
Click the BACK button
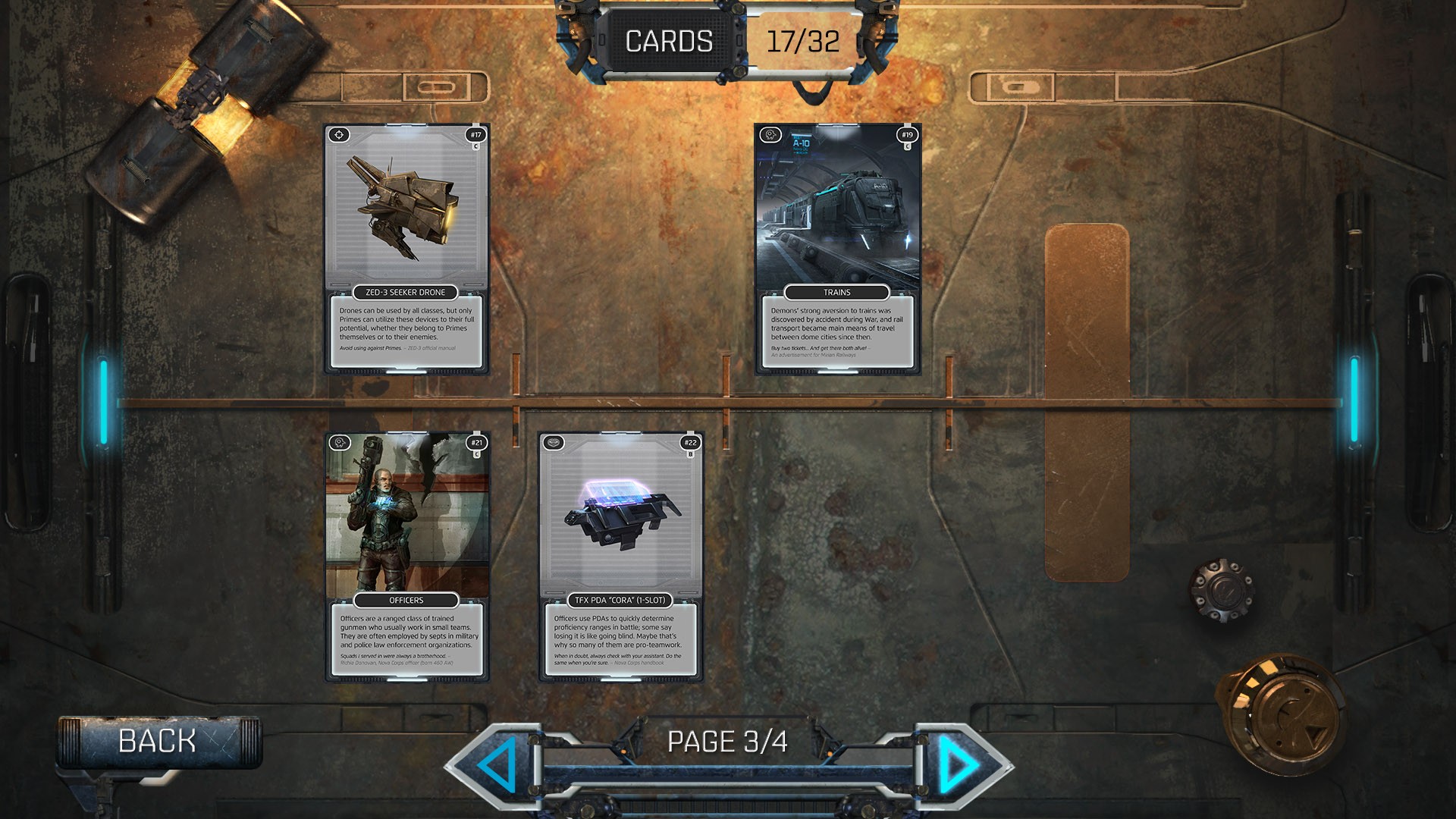pos(158,741)
